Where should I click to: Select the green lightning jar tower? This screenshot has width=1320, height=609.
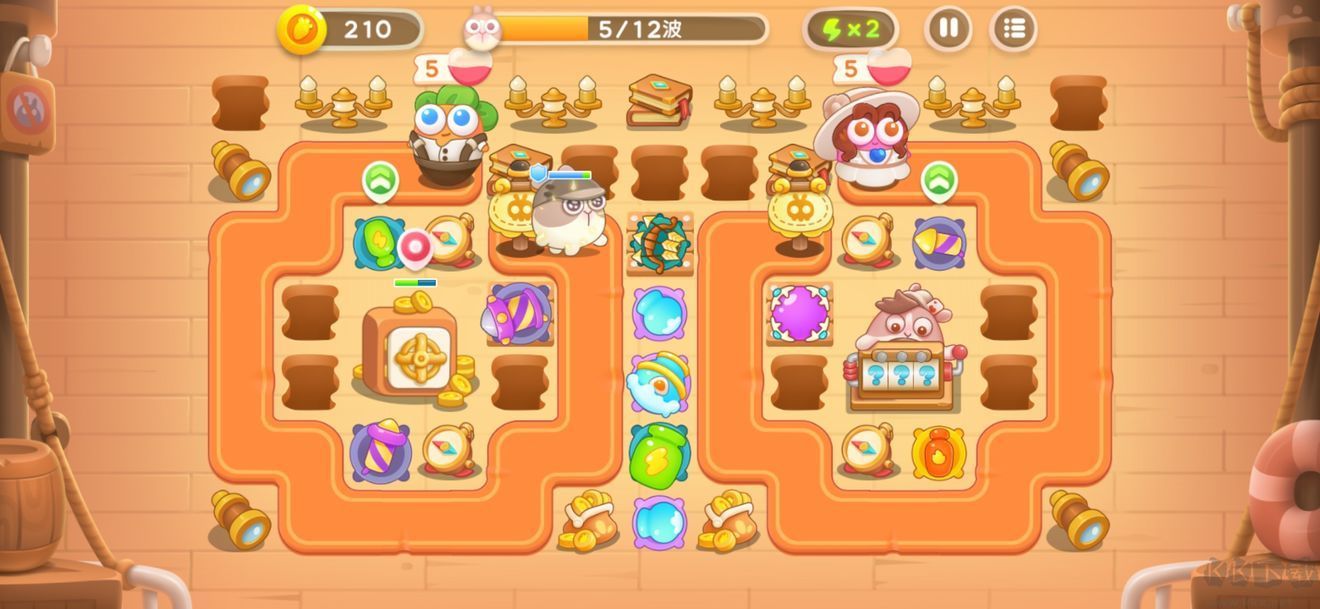tap(659, 454)
